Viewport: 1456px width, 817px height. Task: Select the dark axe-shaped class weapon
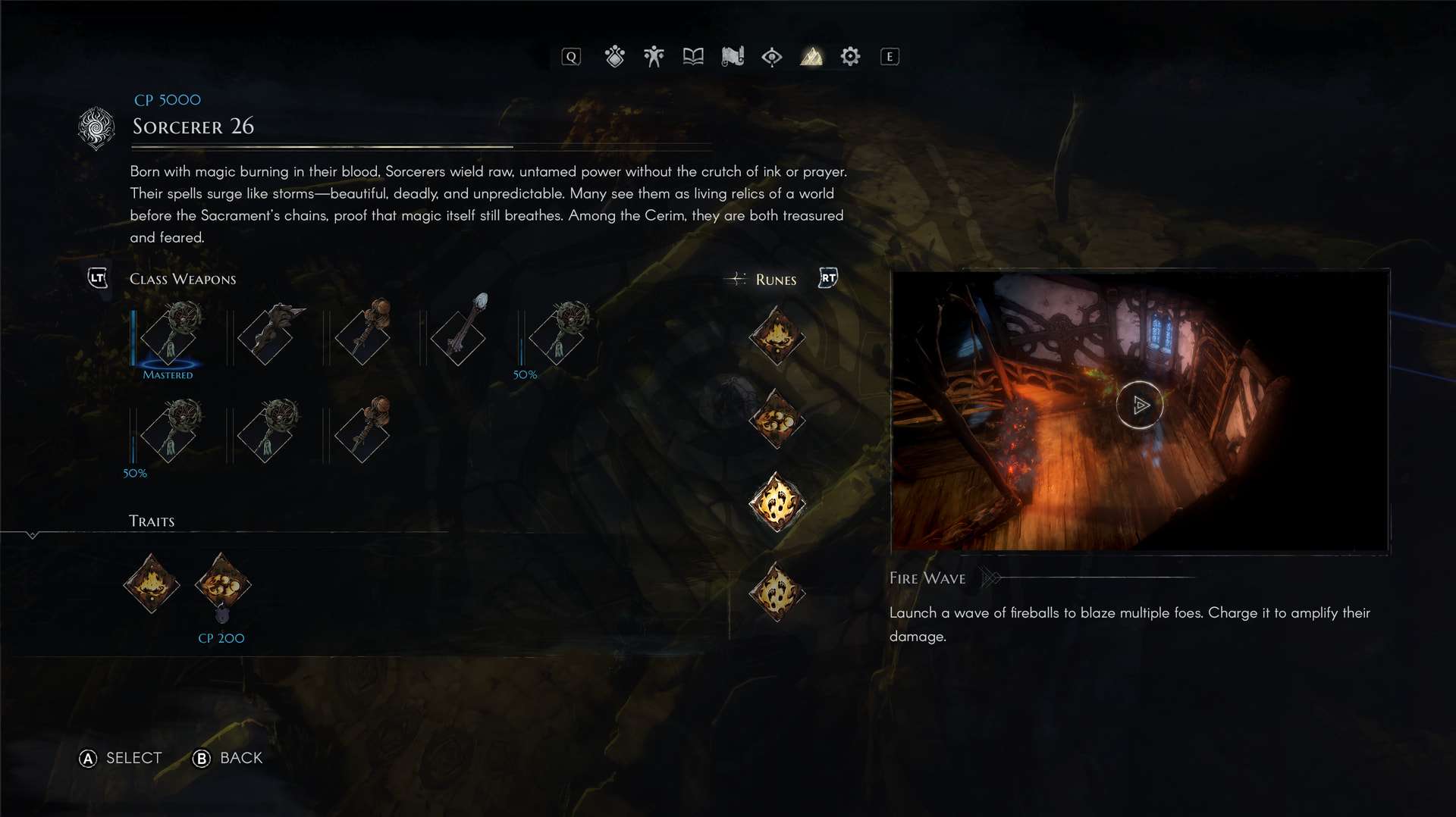[x=265, y=334]
